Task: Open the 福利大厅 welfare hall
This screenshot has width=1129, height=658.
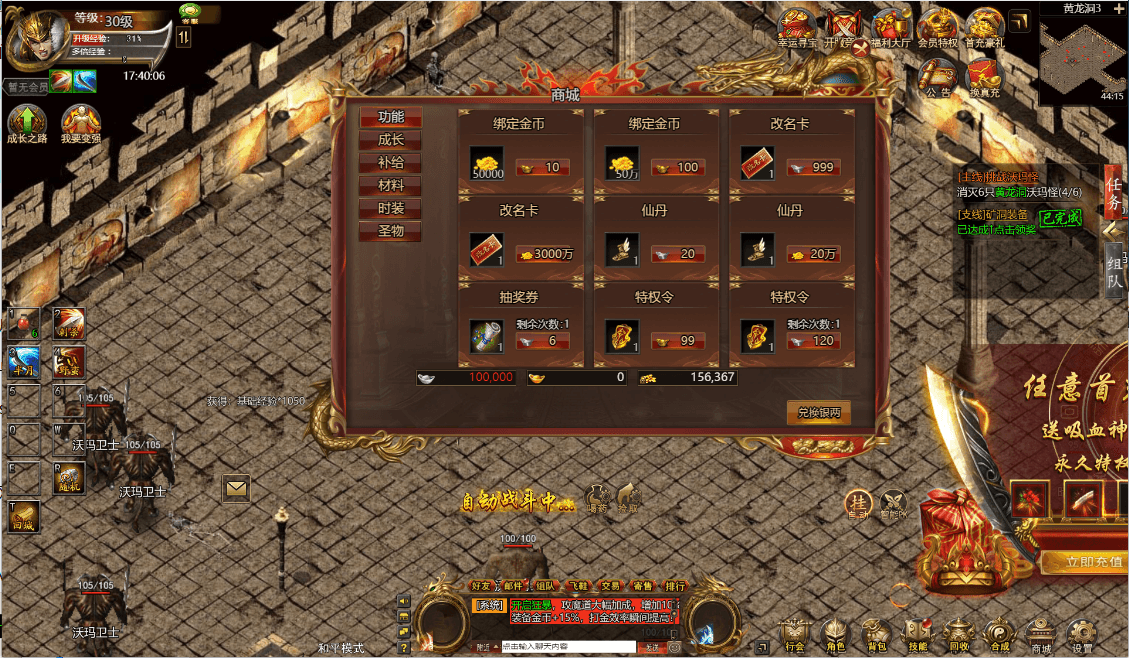Action: point(890,27)
